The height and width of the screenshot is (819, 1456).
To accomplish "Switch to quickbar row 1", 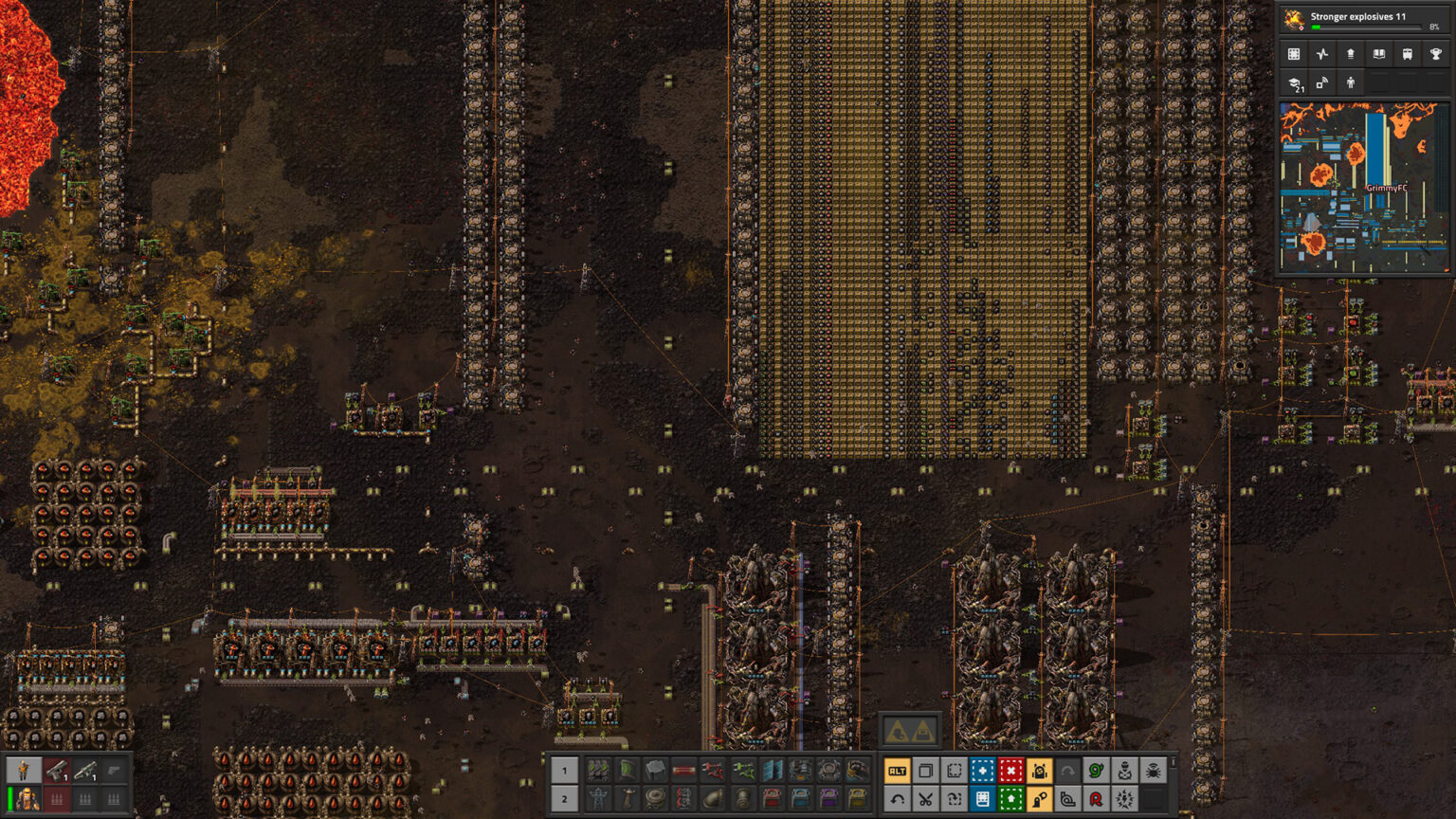I will pyautogui.click(x=564, y=771).
